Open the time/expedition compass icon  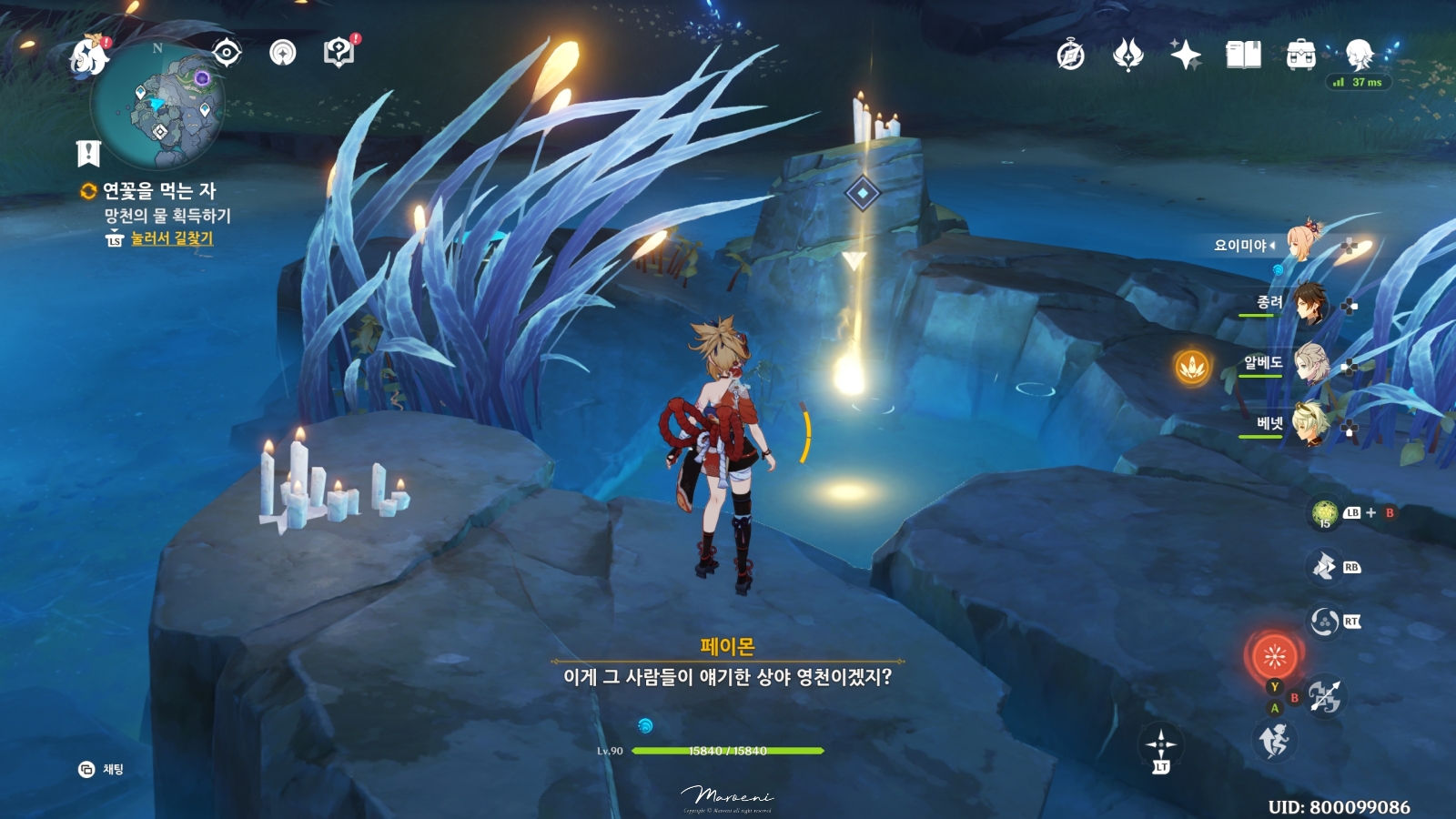tap(1069, 55)
